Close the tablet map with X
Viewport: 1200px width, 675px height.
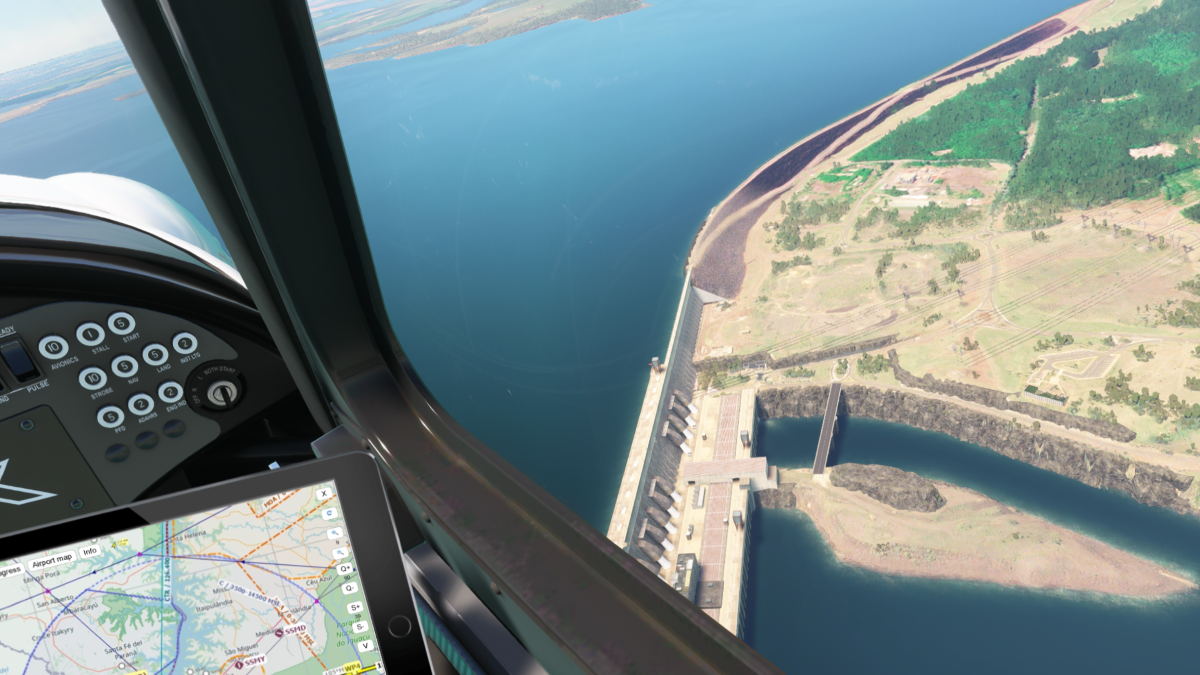pyautogui.click(x=323, y=494)
